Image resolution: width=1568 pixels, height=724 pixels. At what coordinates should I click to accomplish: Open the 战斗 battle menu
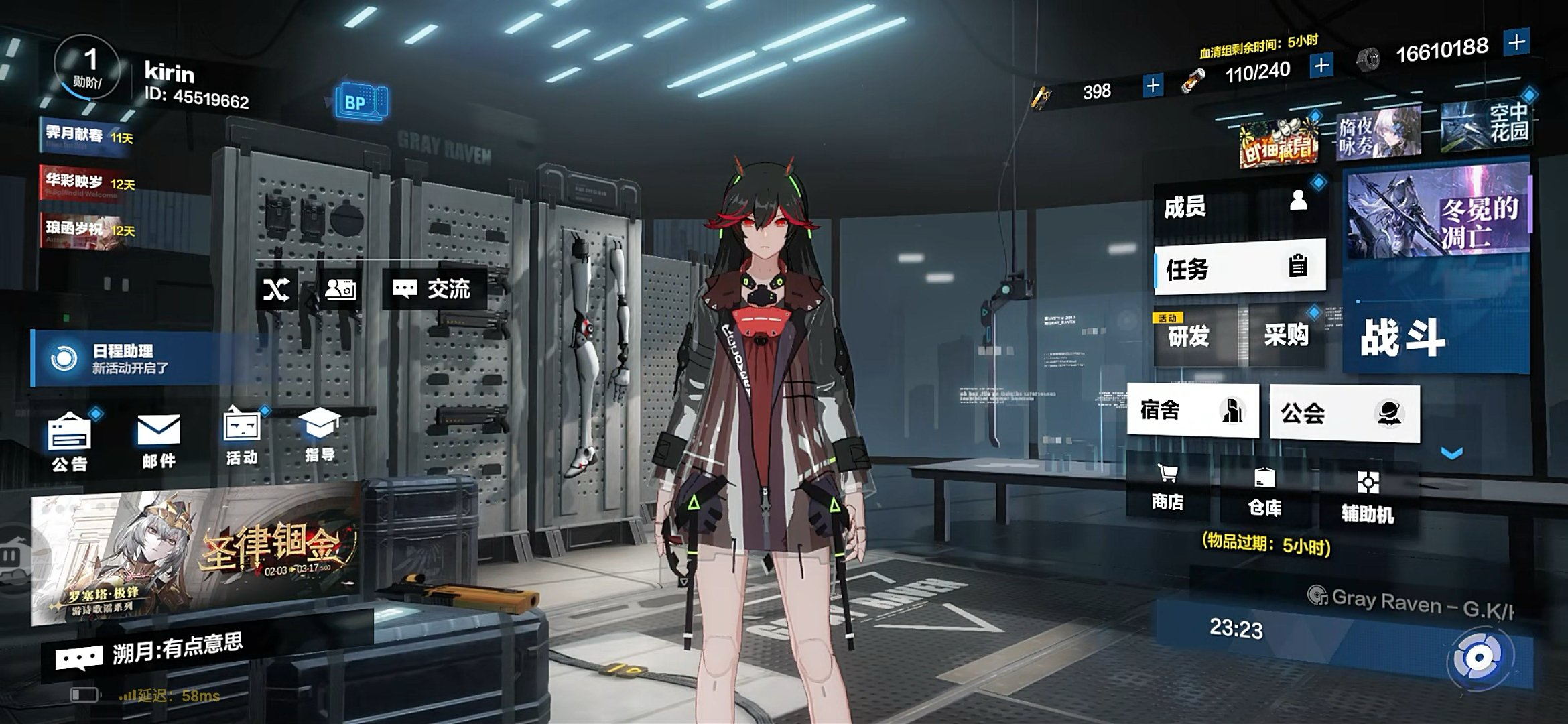coord(1434,335)
